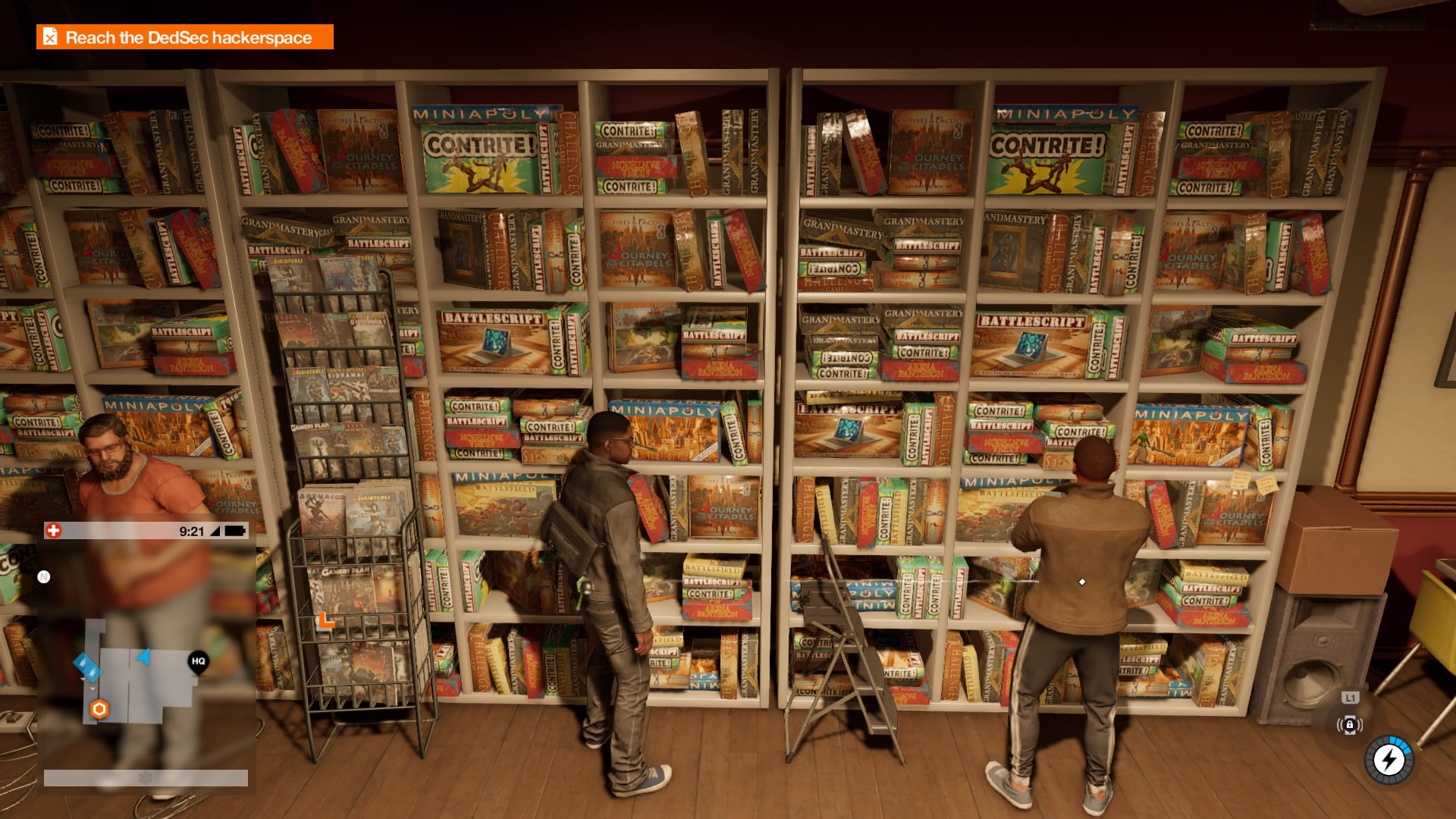Image resolution: width=1456 pixels, height=819 pixels.
Task: Click the red health cross icon
Action: [x=53, y=531]
